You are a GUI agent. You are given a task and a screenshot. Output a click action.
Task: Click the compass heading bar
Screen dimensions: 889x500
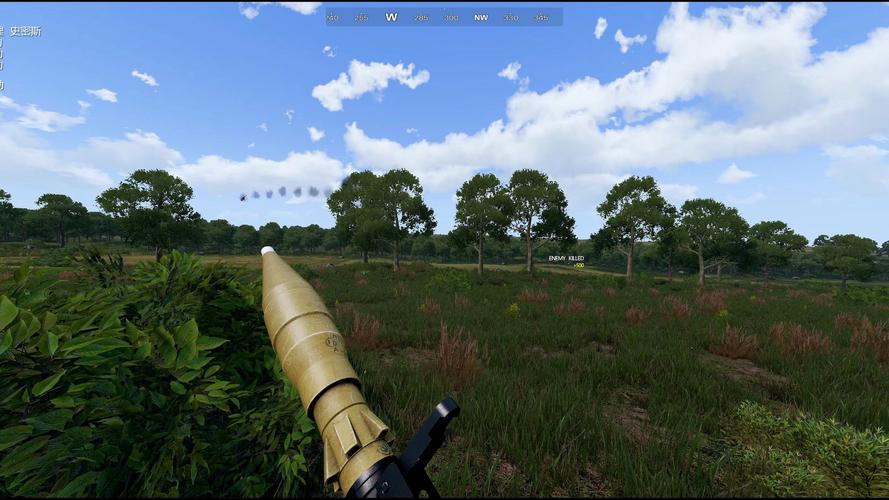(x=443, y=17)
